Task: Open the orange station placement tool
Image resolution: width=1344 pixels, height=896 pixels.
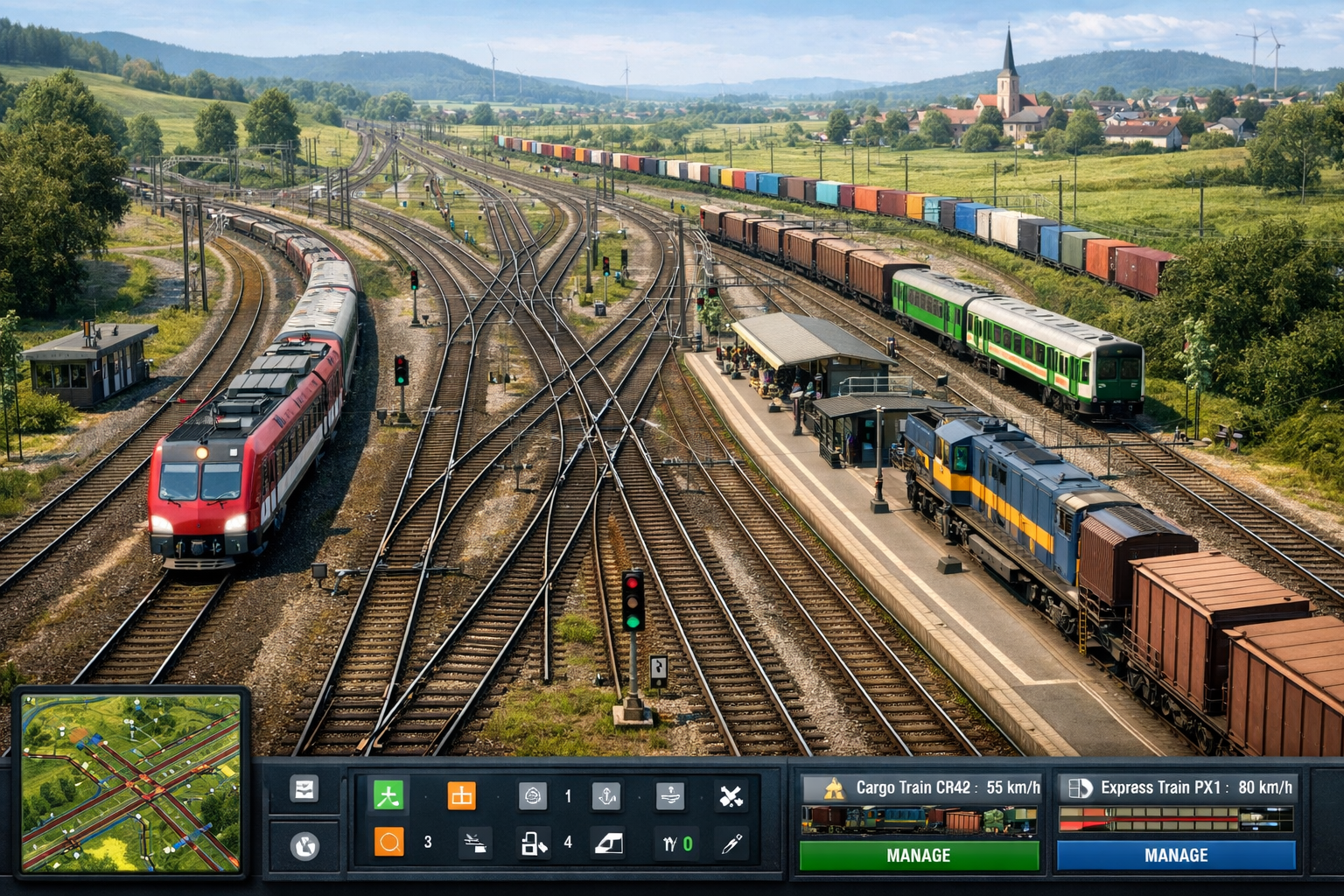Action: (x=461, y=794)
